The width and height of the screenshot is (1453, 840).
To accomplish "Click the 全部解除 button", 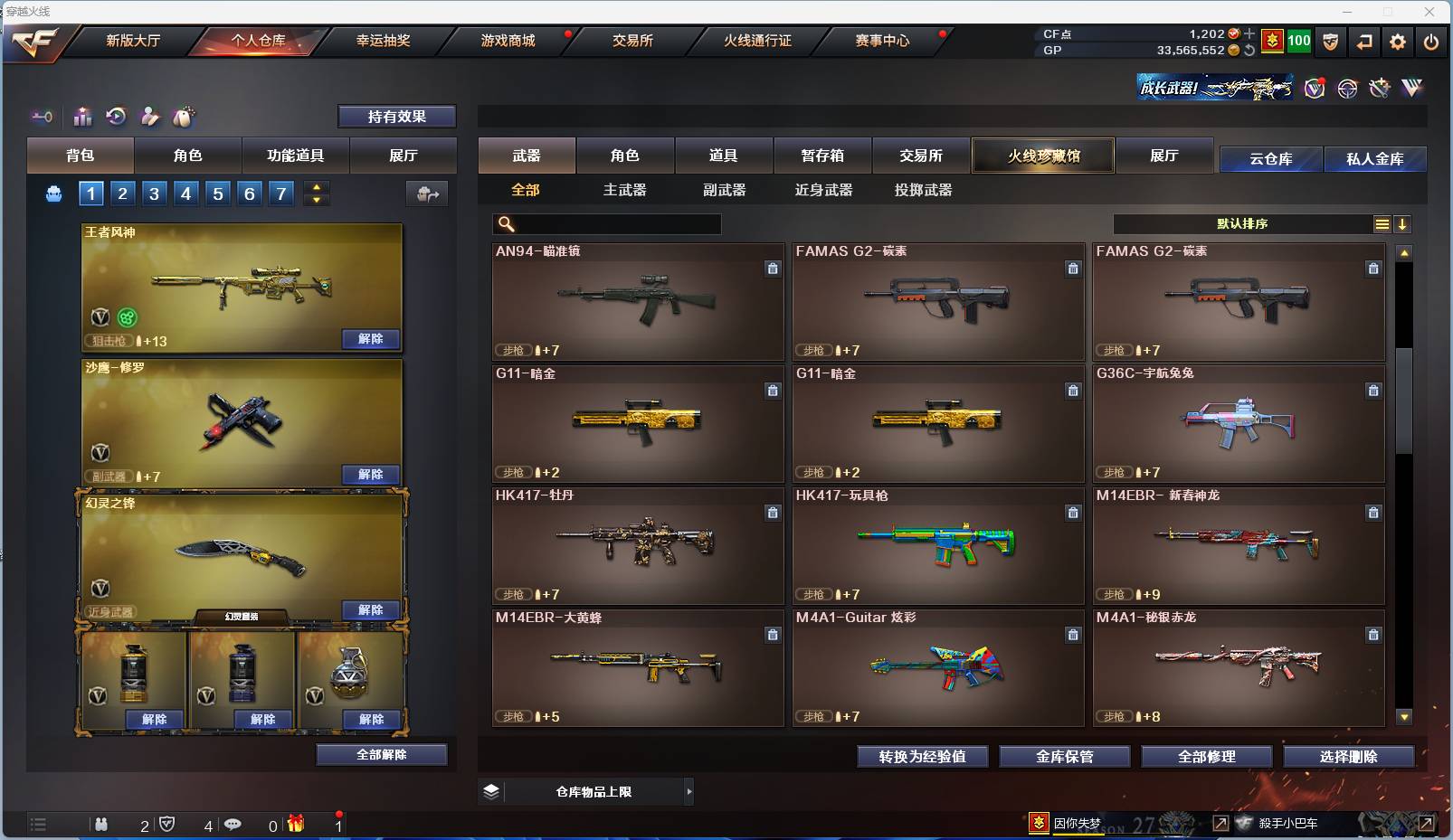I will (x=381, y=754).
